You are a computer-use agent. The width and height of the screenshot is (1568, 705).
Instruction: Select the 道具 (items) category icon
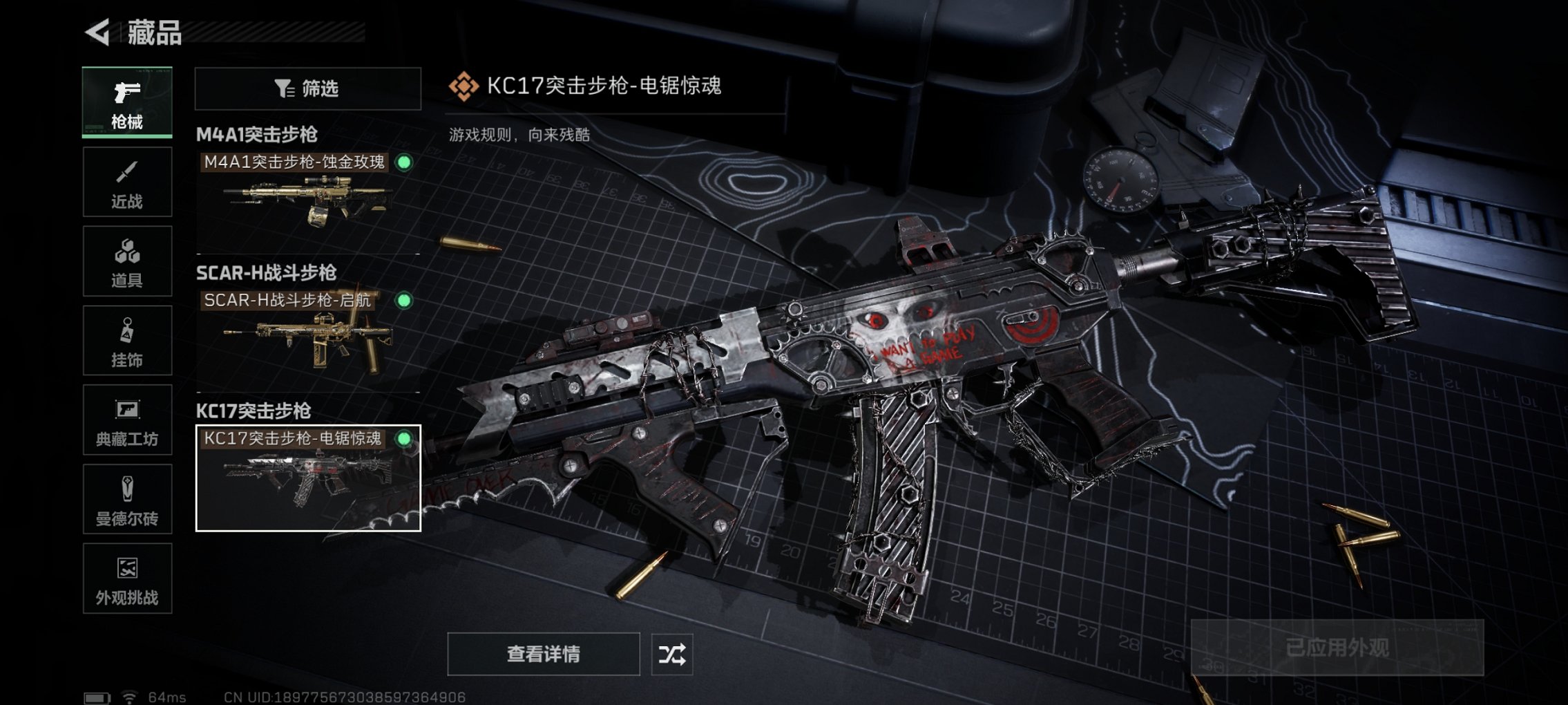pyautogui.click(x=126, y=261)
